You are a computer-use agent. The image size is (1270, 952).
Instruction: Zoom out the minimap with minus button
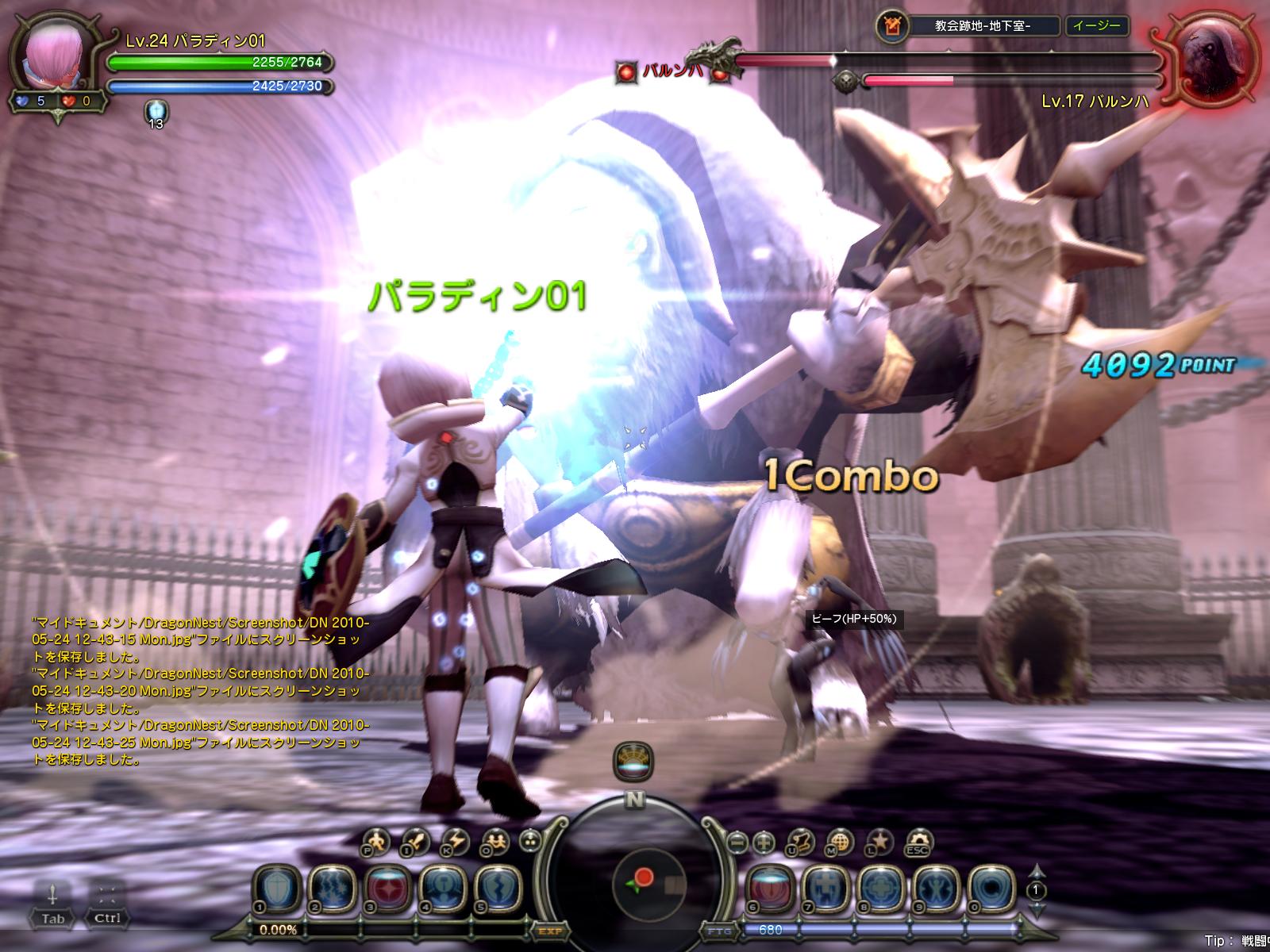point(737,841)
